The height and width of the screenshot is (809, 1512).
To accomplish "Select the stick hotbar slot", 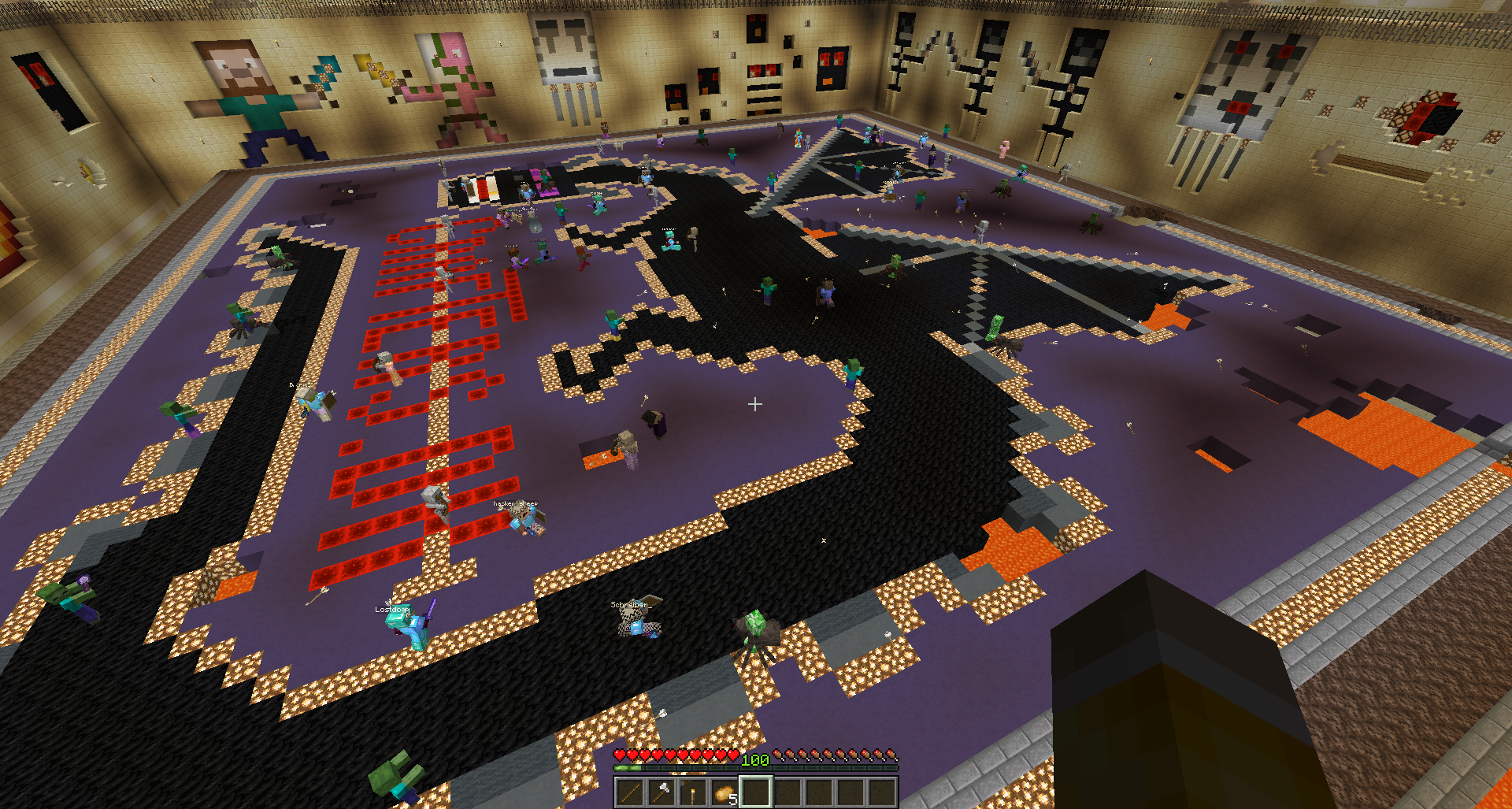I will (630, 792).
